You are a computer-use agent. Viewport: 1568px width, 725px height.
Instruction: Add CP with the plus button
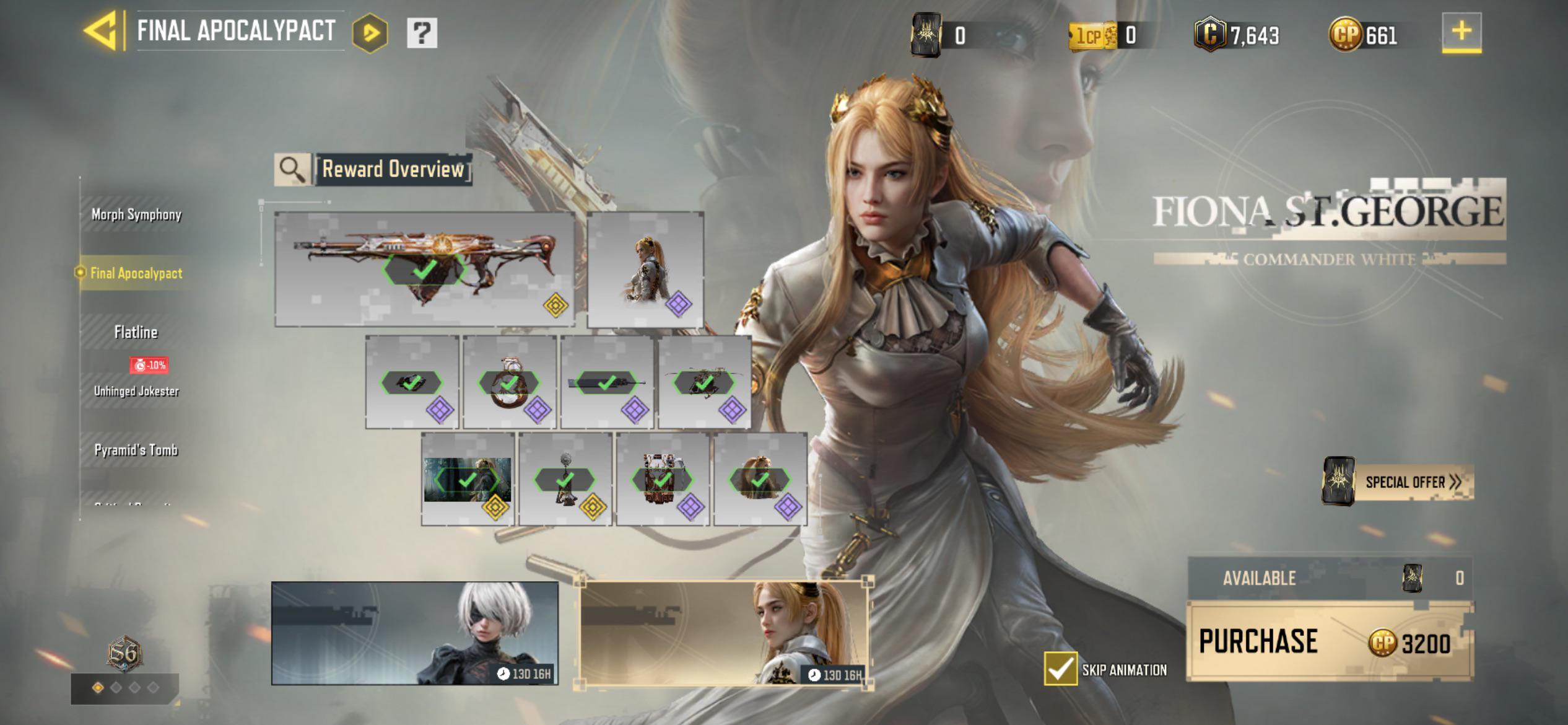coord(1461,31)
